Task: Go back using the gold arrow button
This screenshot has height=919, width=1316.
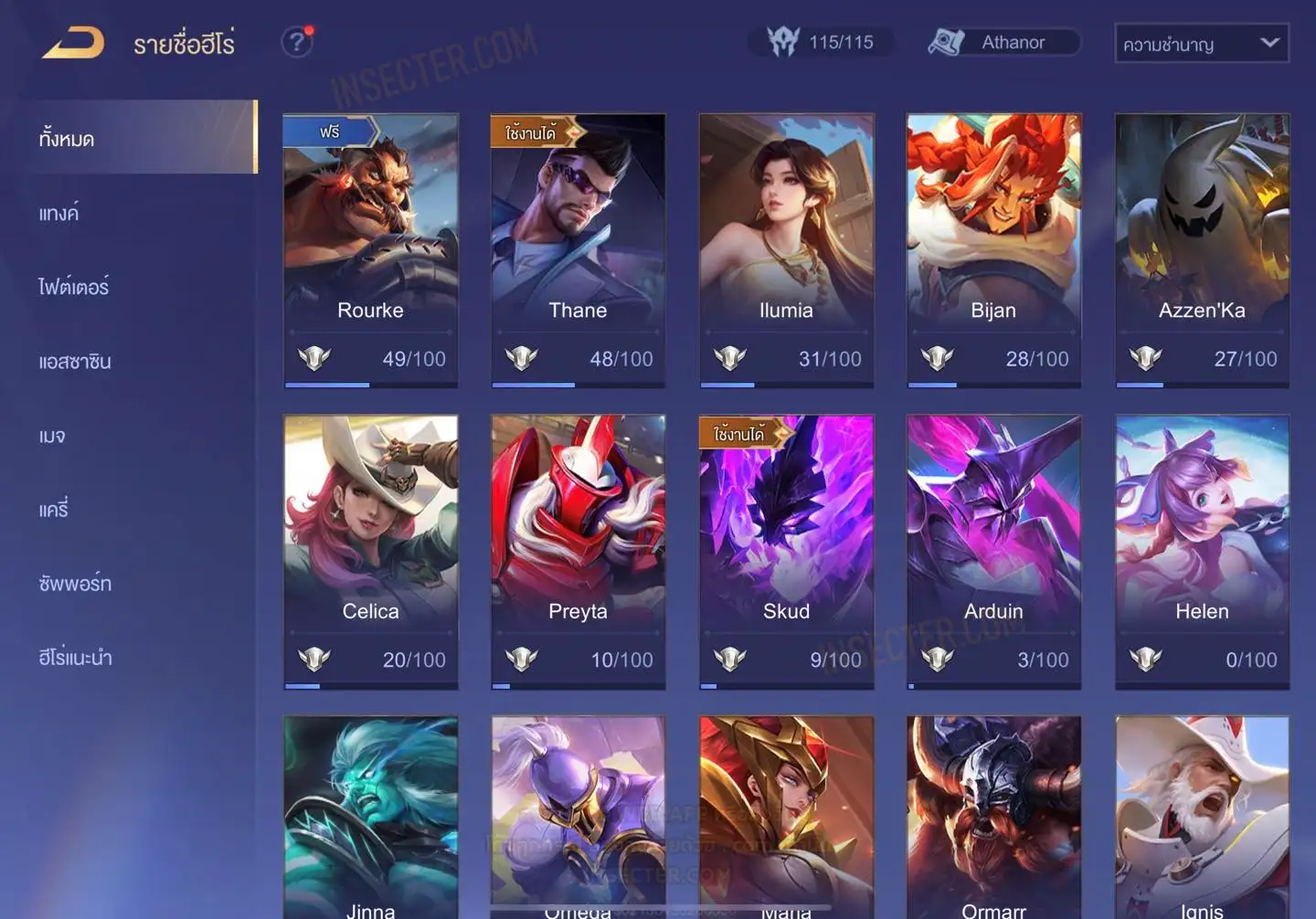Action: (x=73, y=42)
